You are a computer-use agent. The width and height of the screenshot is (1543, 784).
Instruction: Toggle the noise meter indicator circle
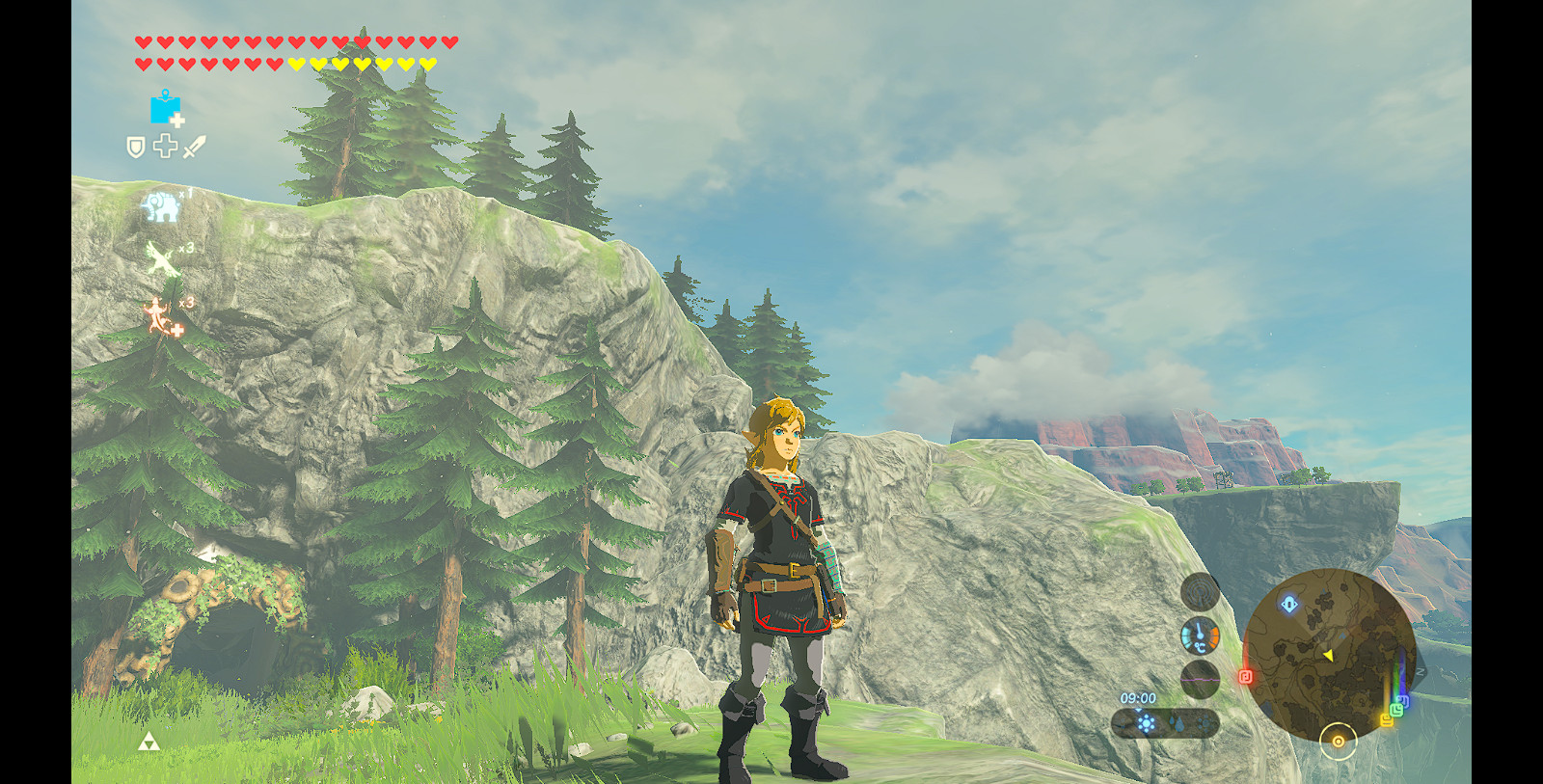[x=1200, y=679]
